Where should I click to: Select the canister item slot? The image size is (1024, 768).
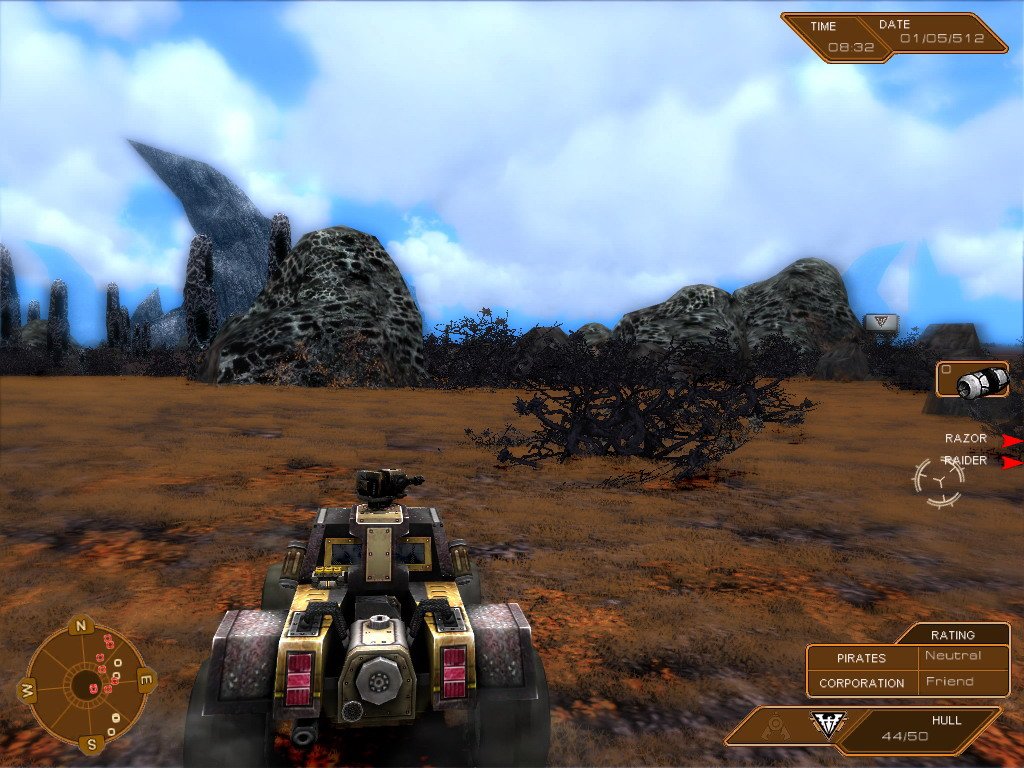972,380
